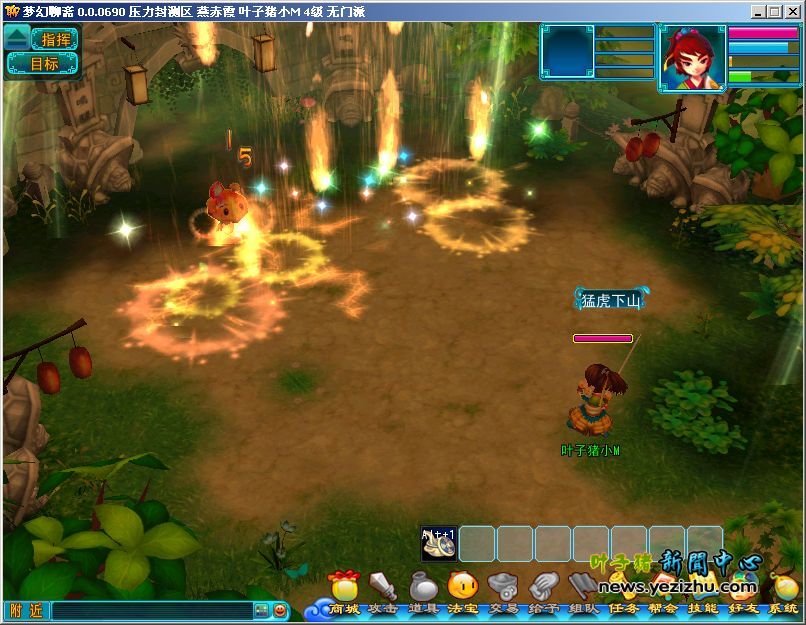Select the 给予 give hand icon
The image size is (806, 625).
[x=543, y=587]
